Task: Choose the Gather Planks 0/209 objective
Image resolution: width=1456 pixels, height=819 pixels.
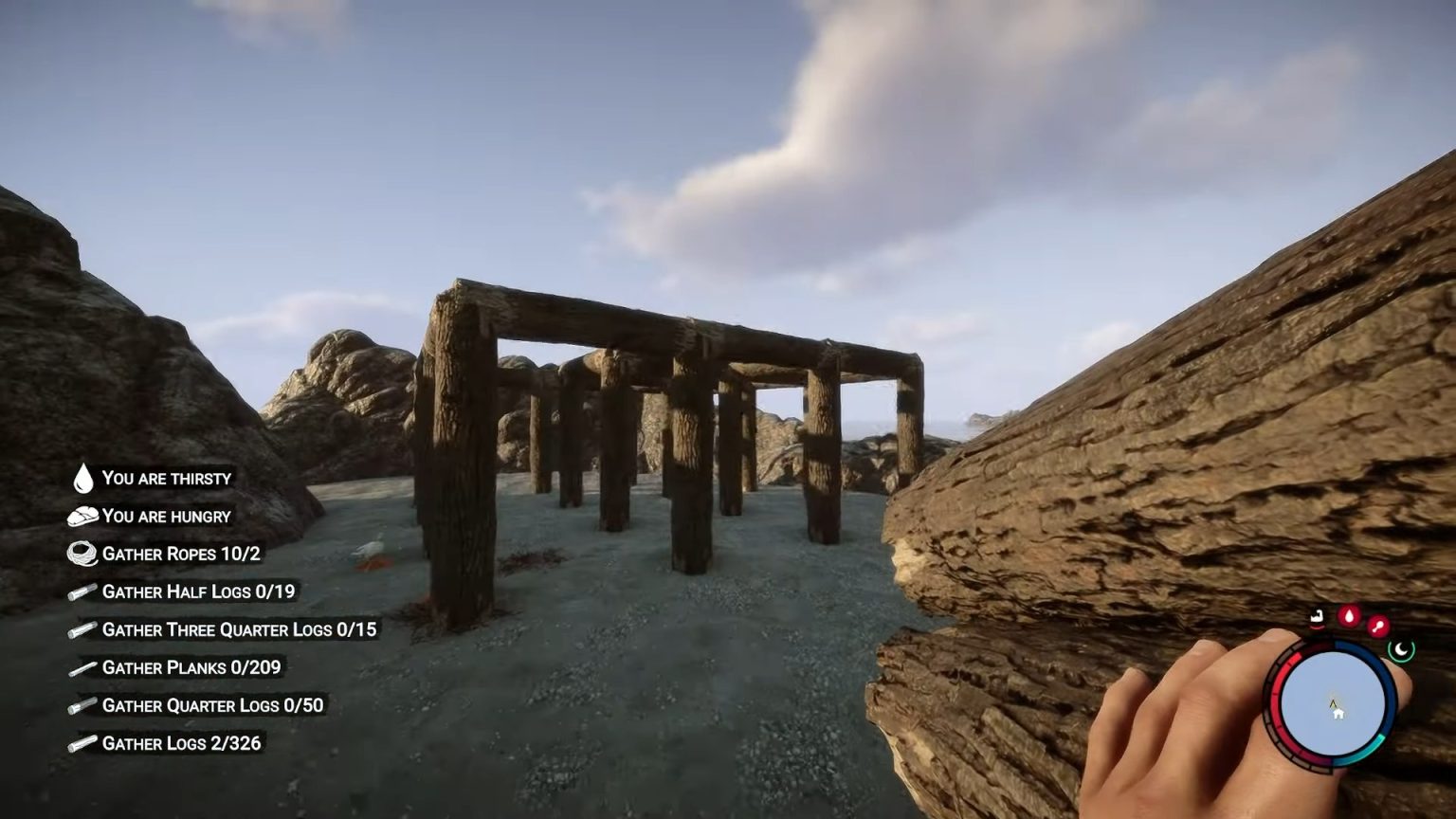Action: coord(191,667)
